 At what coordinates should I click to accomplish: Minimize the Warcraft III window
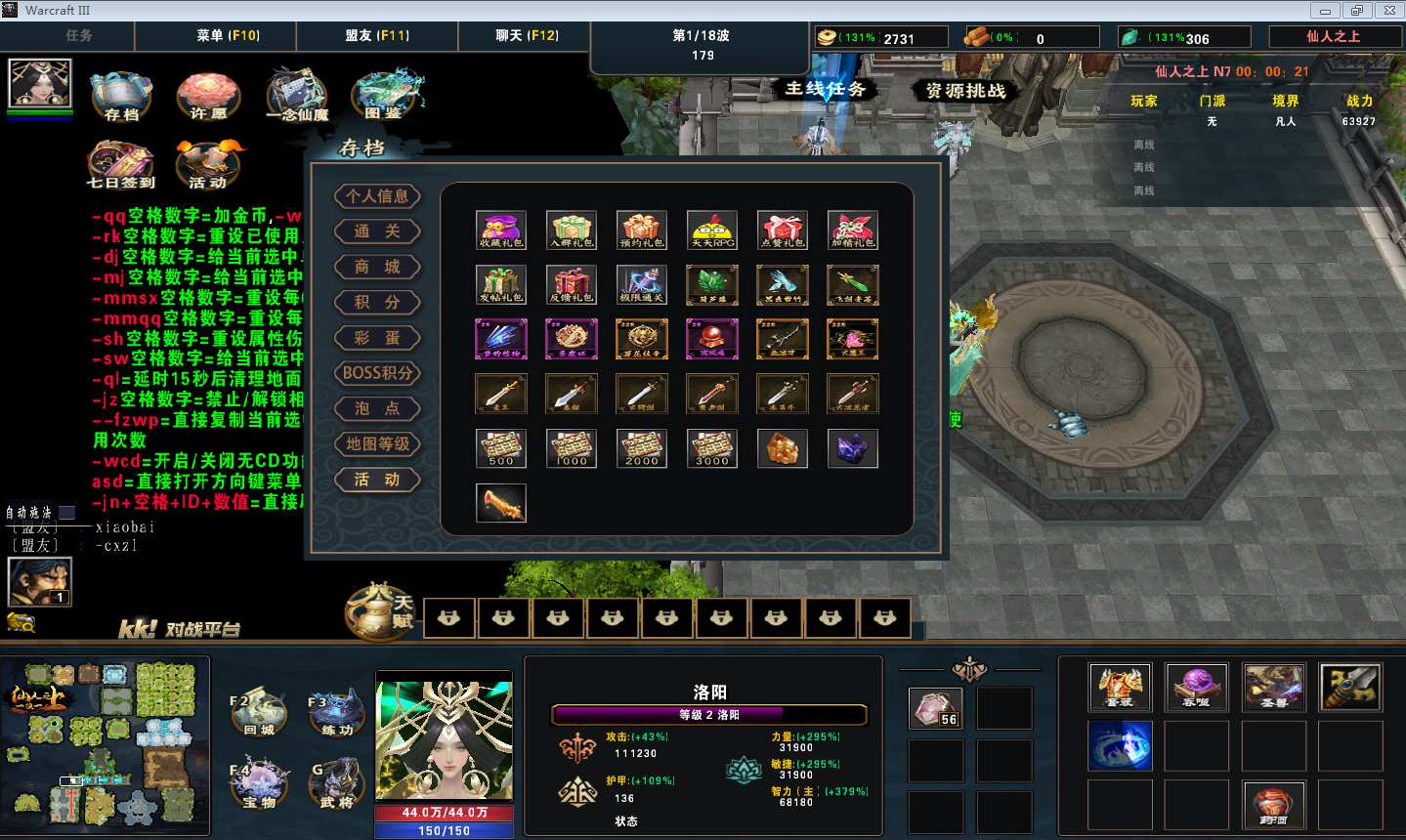coord(1325,11)
